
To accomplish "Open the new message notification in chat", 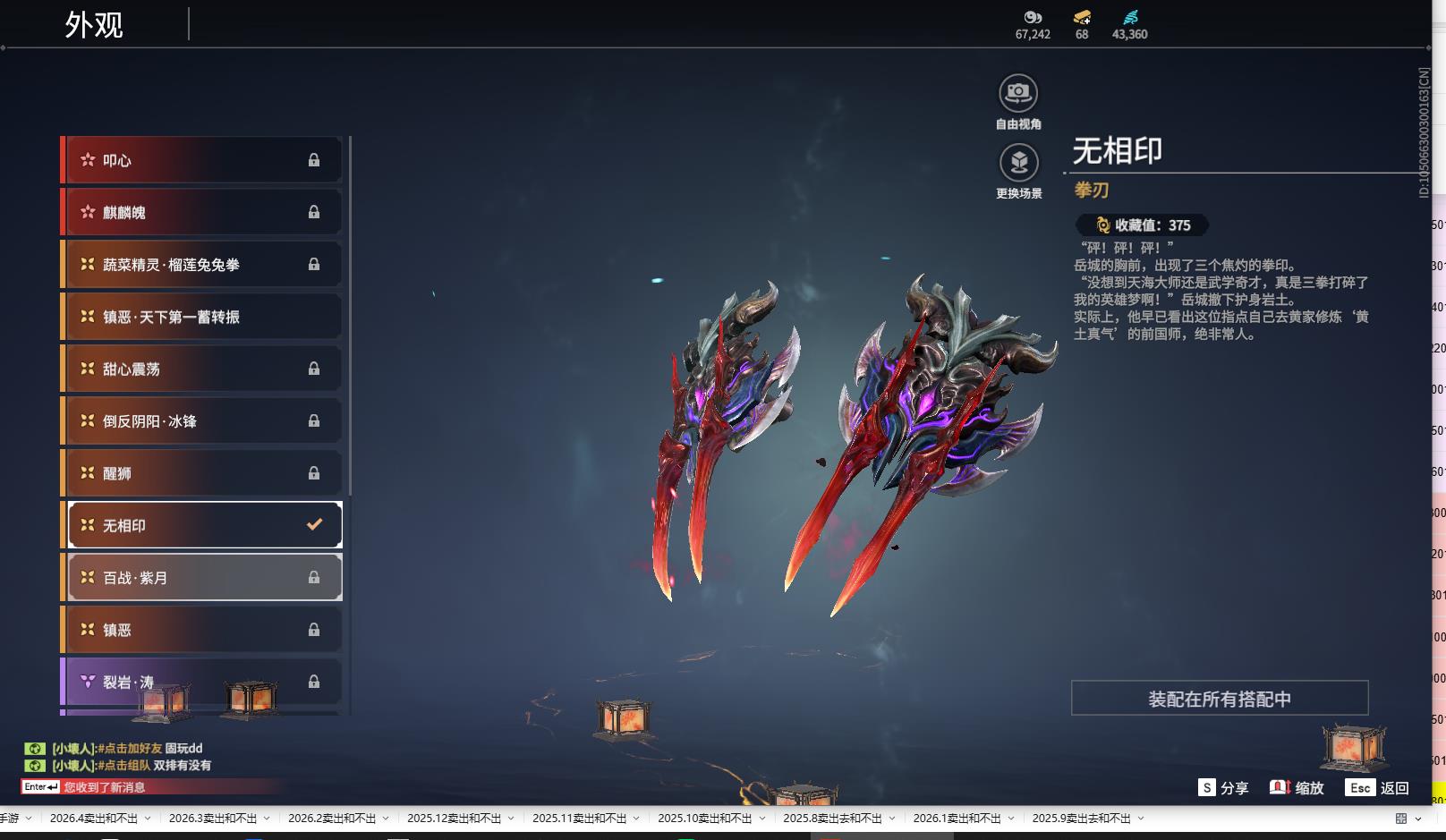I will pyautogui.click(x=104, y=787).
